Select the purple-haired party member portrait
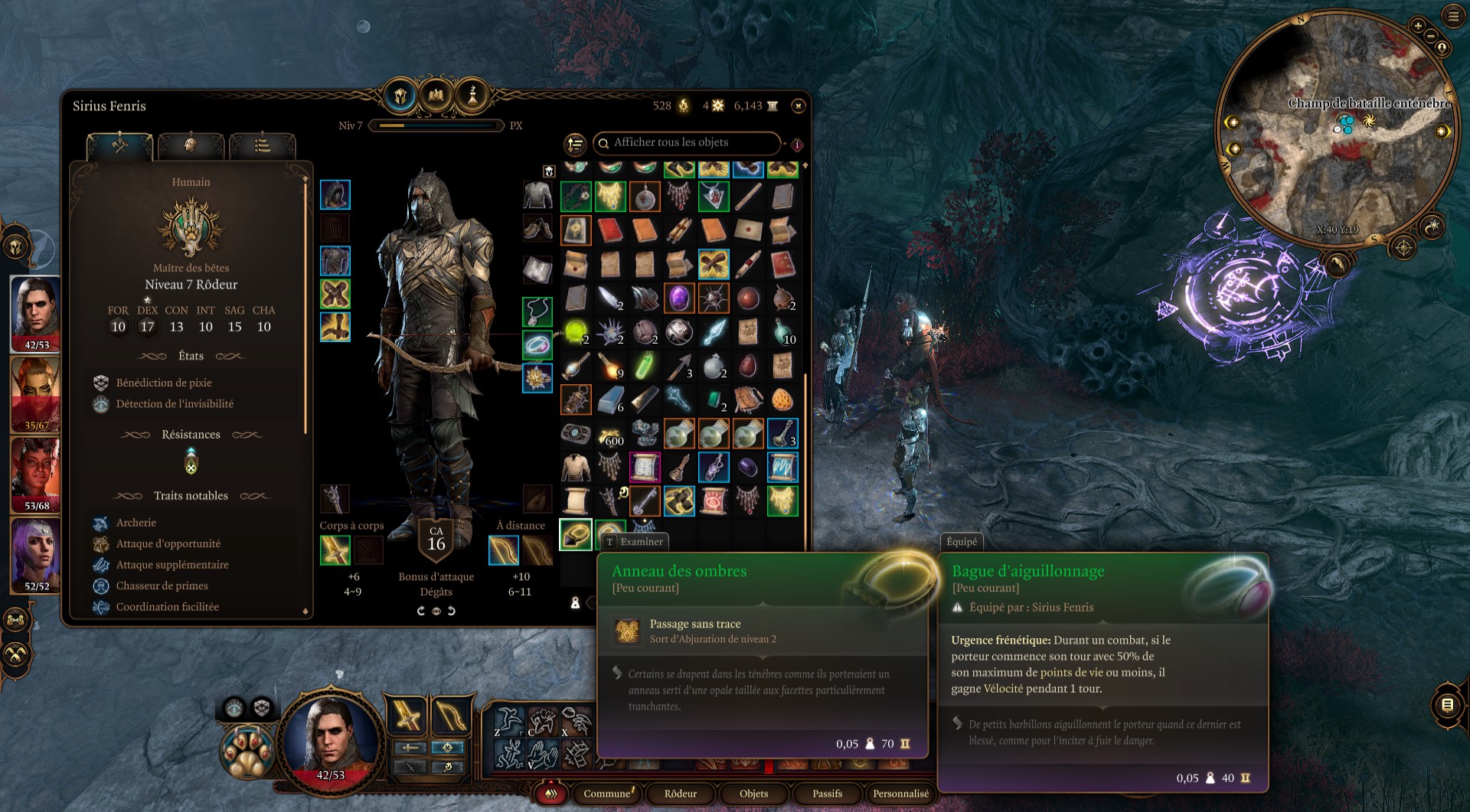Viewport: 1470px width, 812px height. tap(35, 554)
